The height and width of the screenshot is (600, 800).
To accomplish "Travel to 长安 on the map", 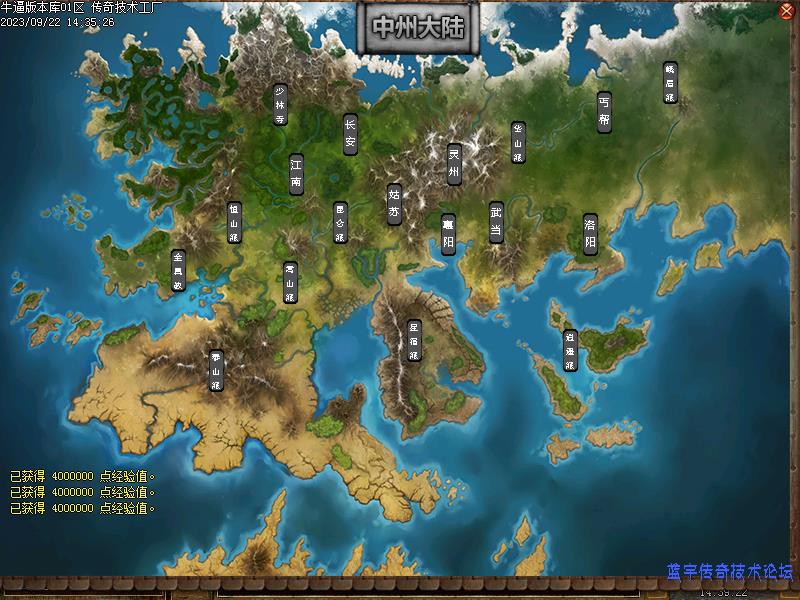I will (350, 133).
